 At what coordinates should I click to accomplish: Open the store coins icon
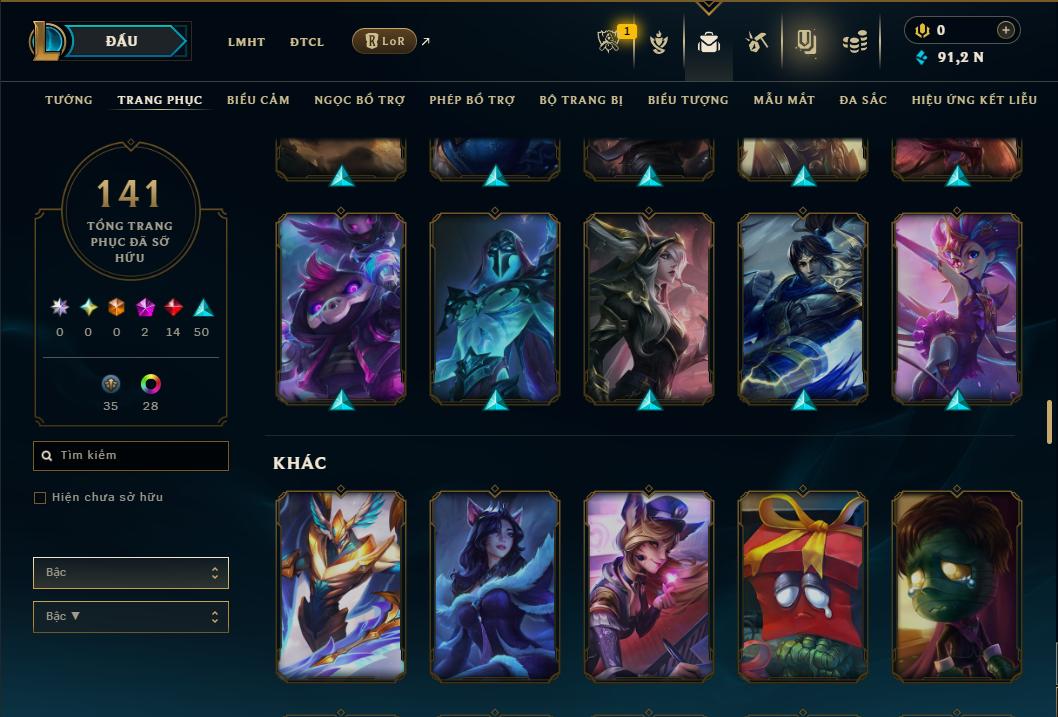pos(854,42)
